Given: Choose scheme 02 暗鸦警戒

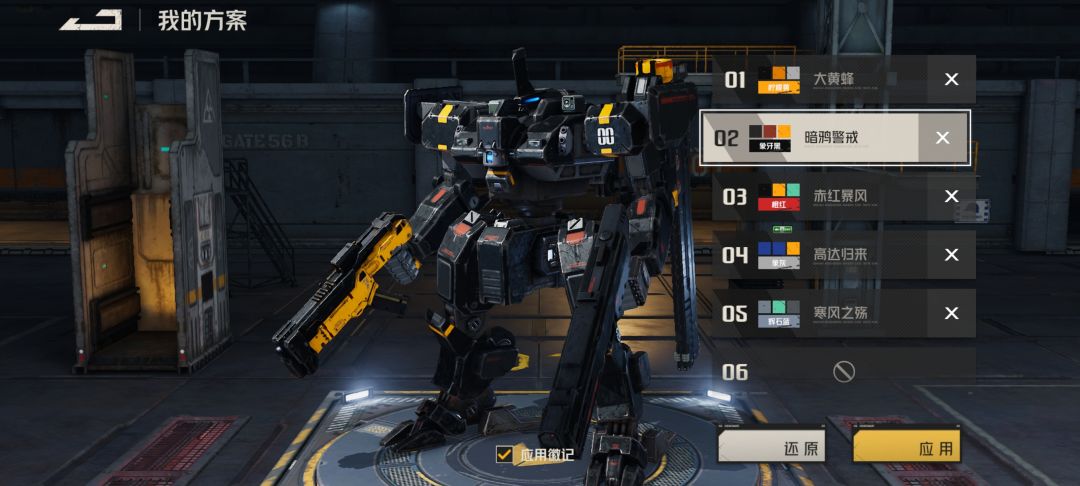Looking at the screenshot, I should click(x=815, y=138).
